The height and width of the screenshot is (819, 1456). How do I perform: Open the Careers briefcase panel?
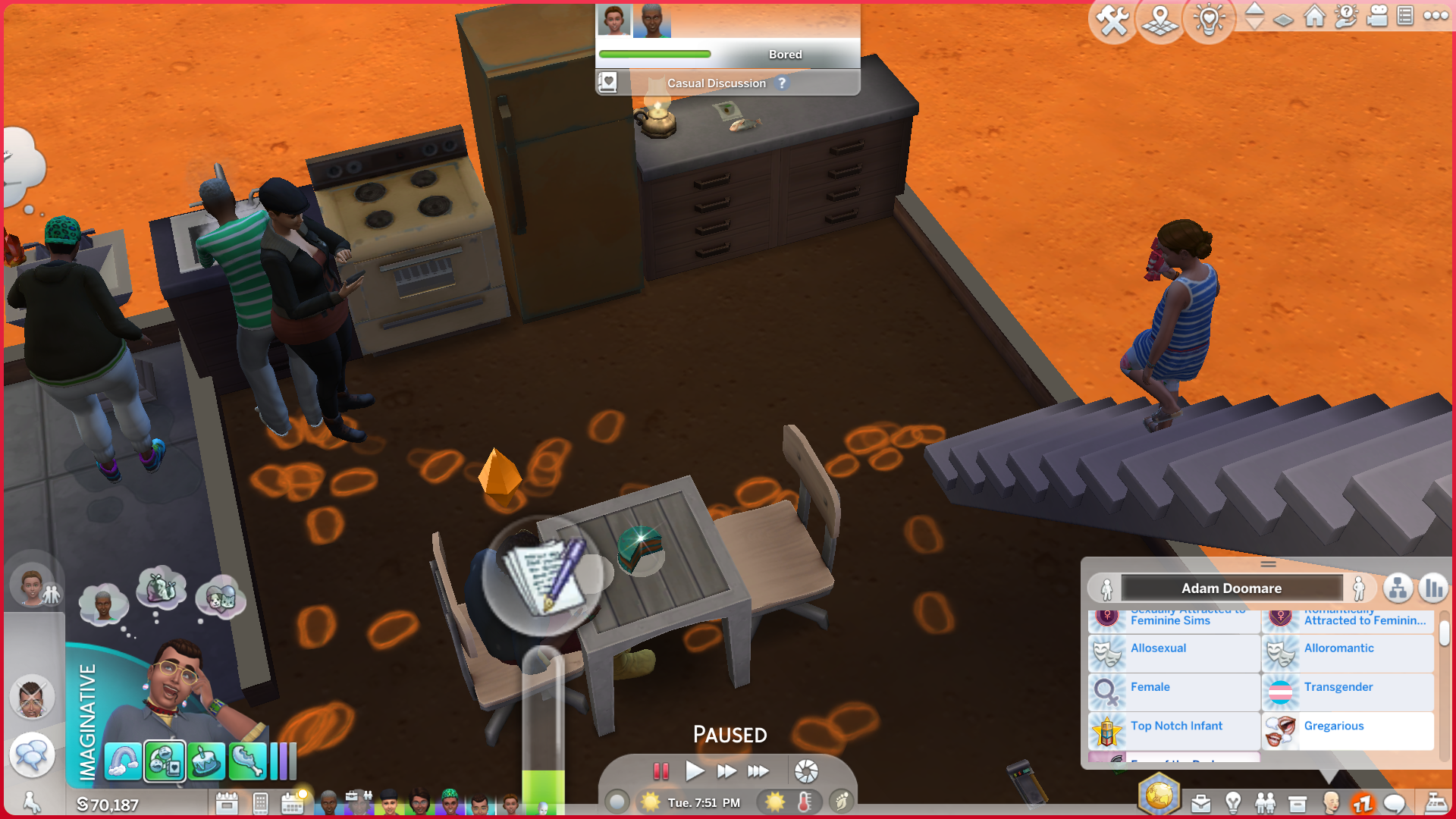click(x=1200, y=802)
